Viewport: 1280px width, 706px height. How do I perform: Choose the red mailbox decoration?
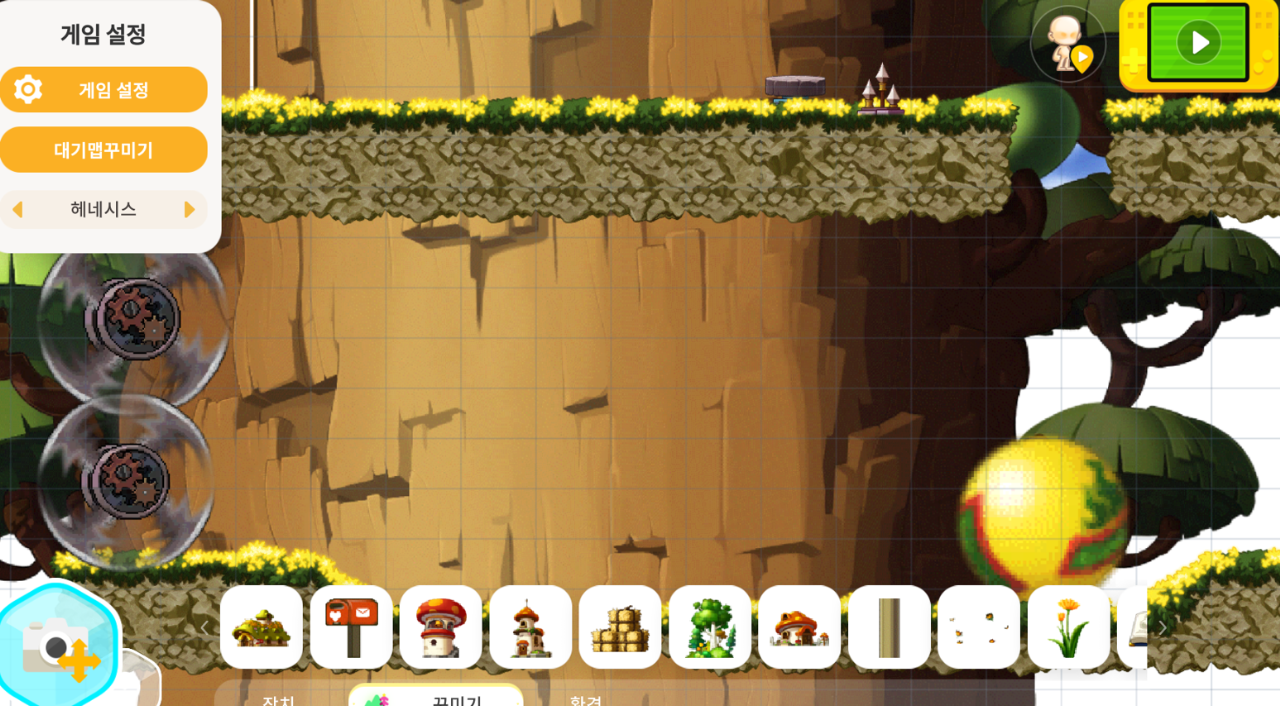pos(351,627)
